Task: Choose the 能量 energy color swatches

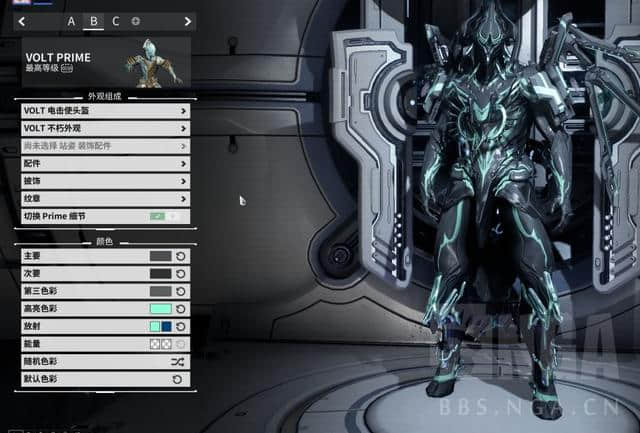Action: coord(160,344)
